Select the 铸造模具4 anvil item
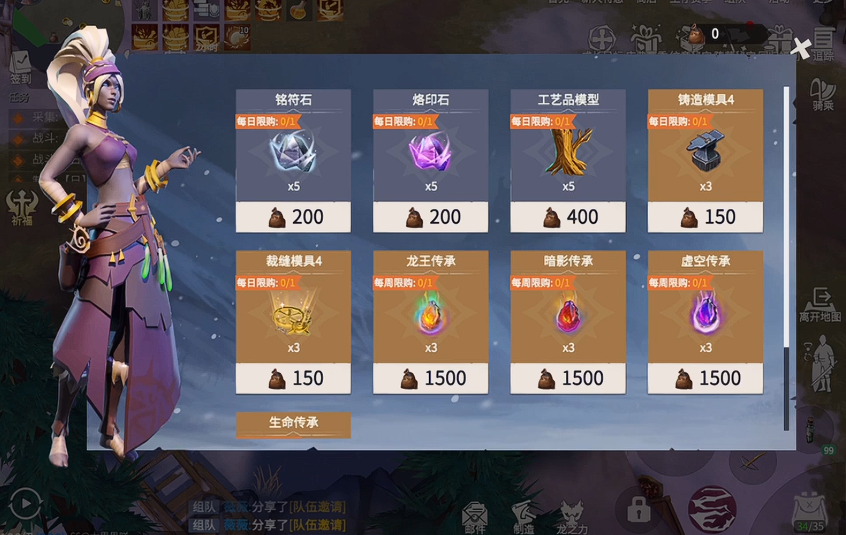846x535 pixels. [x=705, y=160]
